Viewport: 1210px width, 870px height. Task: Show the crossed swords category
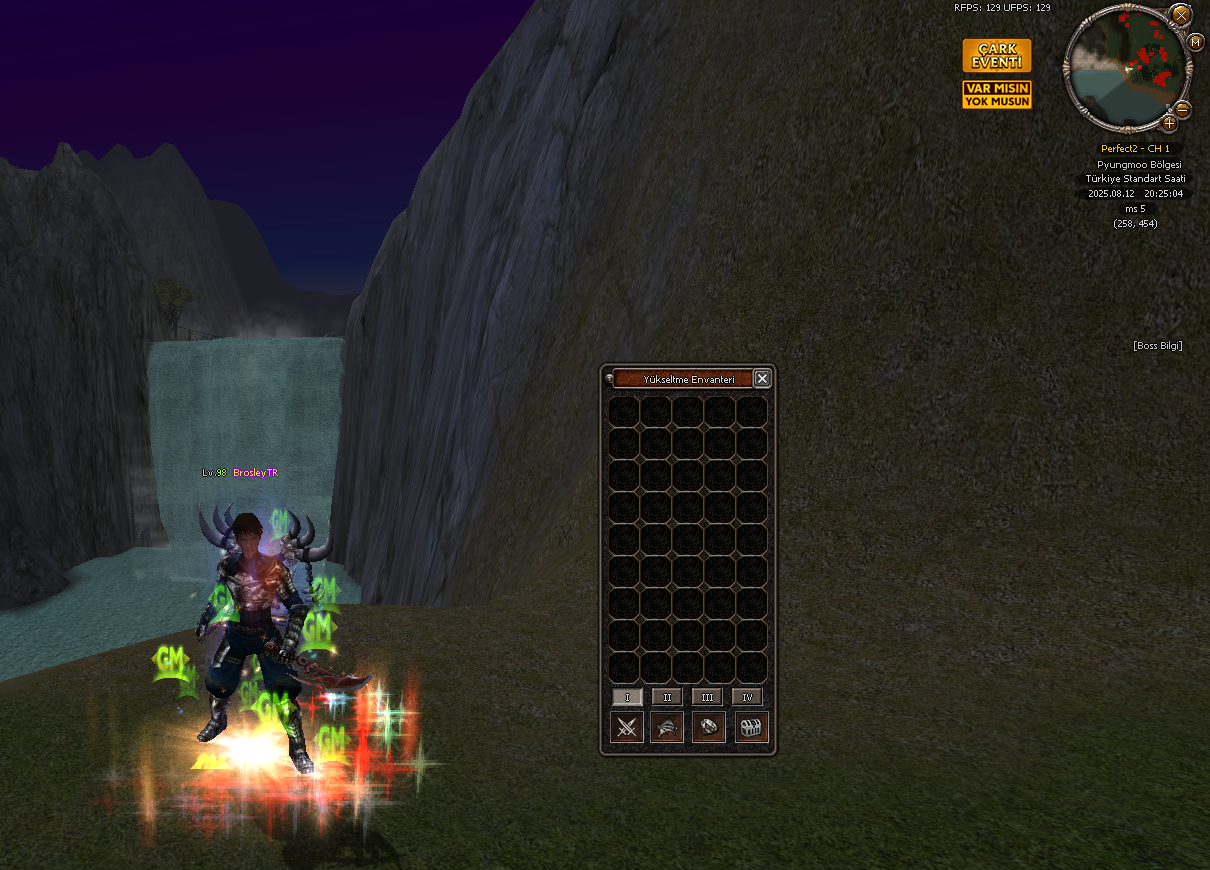pos(627,727)
